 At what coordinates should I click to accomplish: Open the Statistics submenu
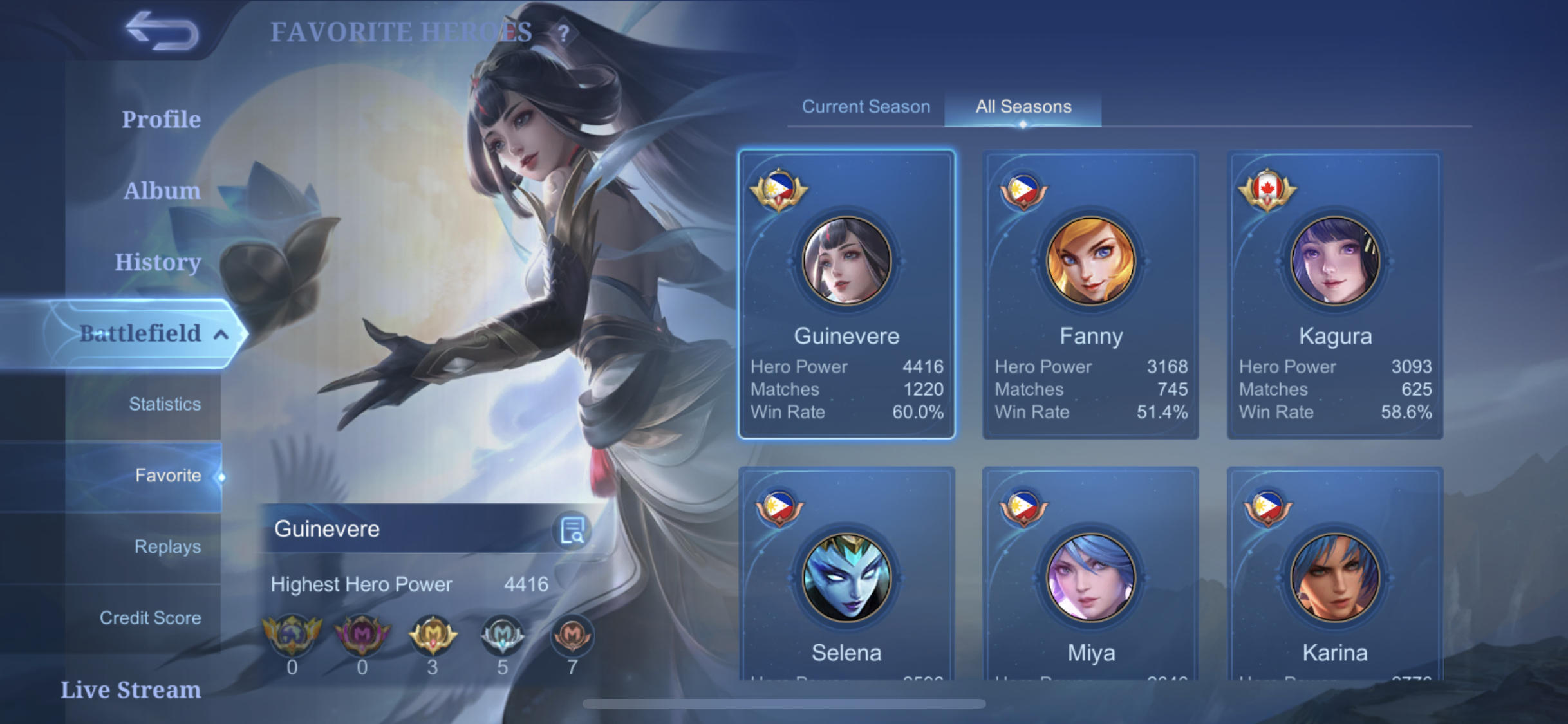[164, 404]
